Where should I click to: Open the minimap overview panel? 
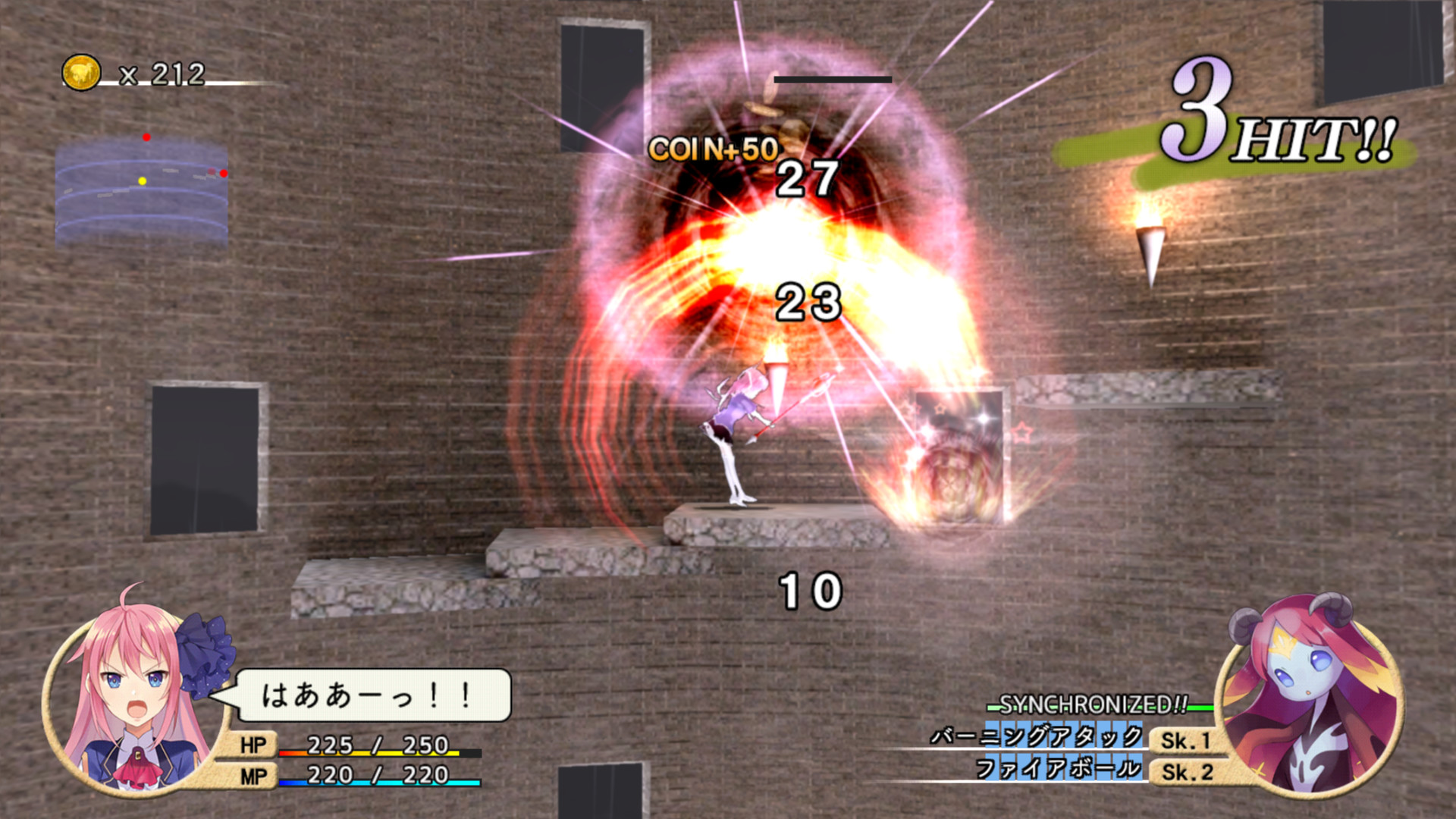(143, 197)
